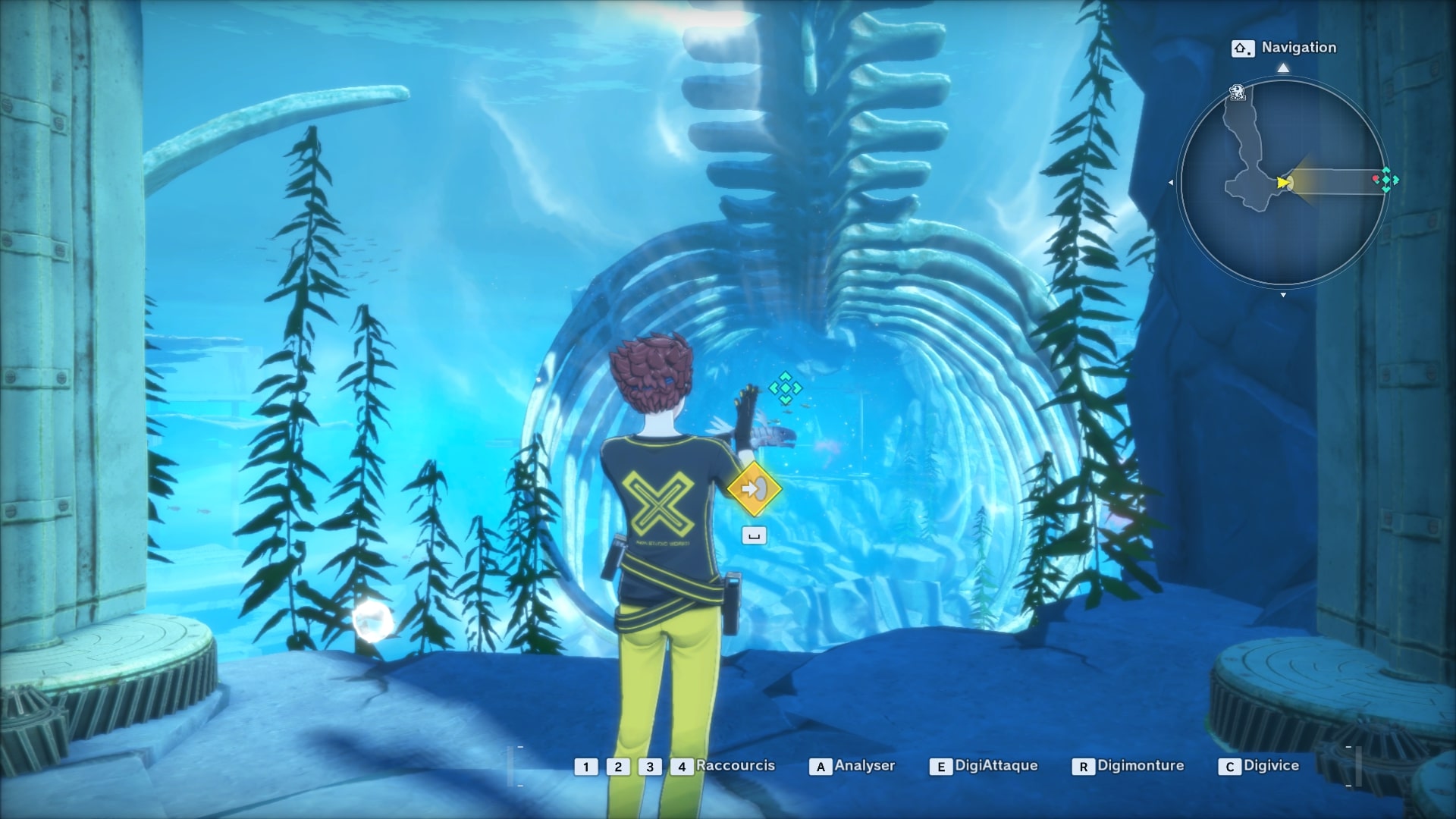Click the yellow diamond area-transition prompt
Viewport: 1456px width, 819px height.
[x=756, y=489]
